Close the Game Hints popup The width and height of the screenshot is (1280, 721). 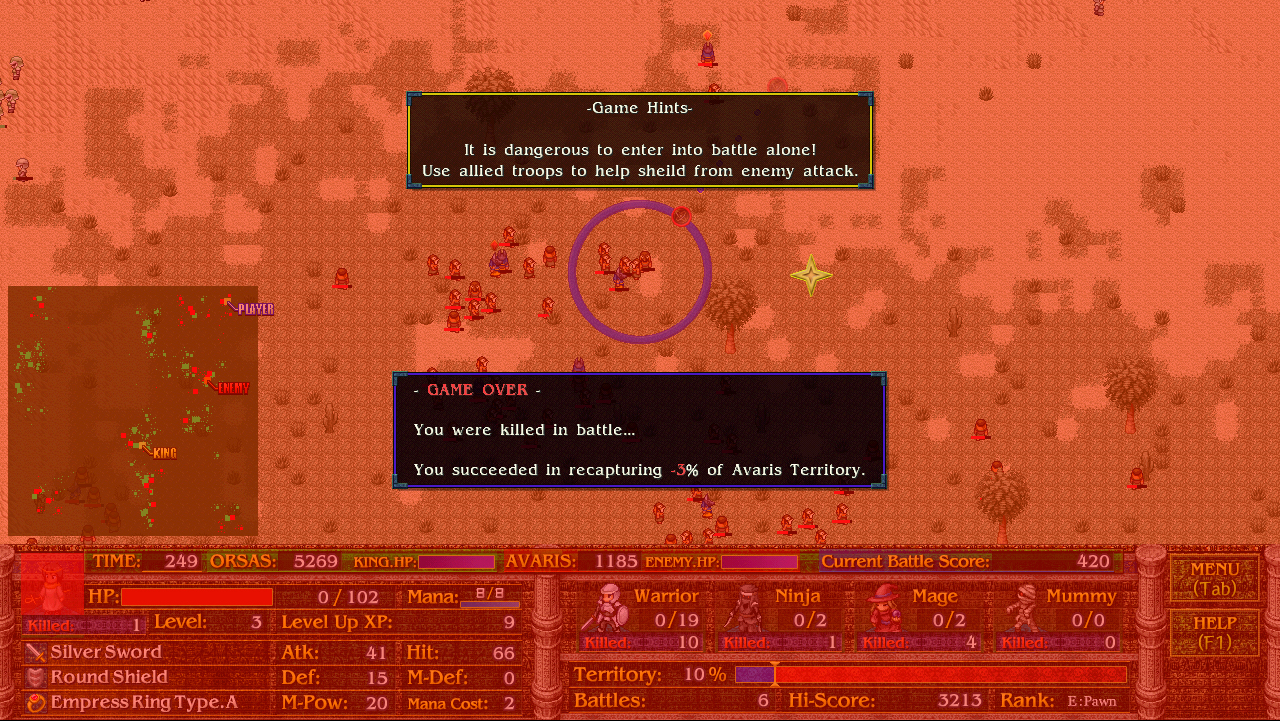(x=640, y=140)
